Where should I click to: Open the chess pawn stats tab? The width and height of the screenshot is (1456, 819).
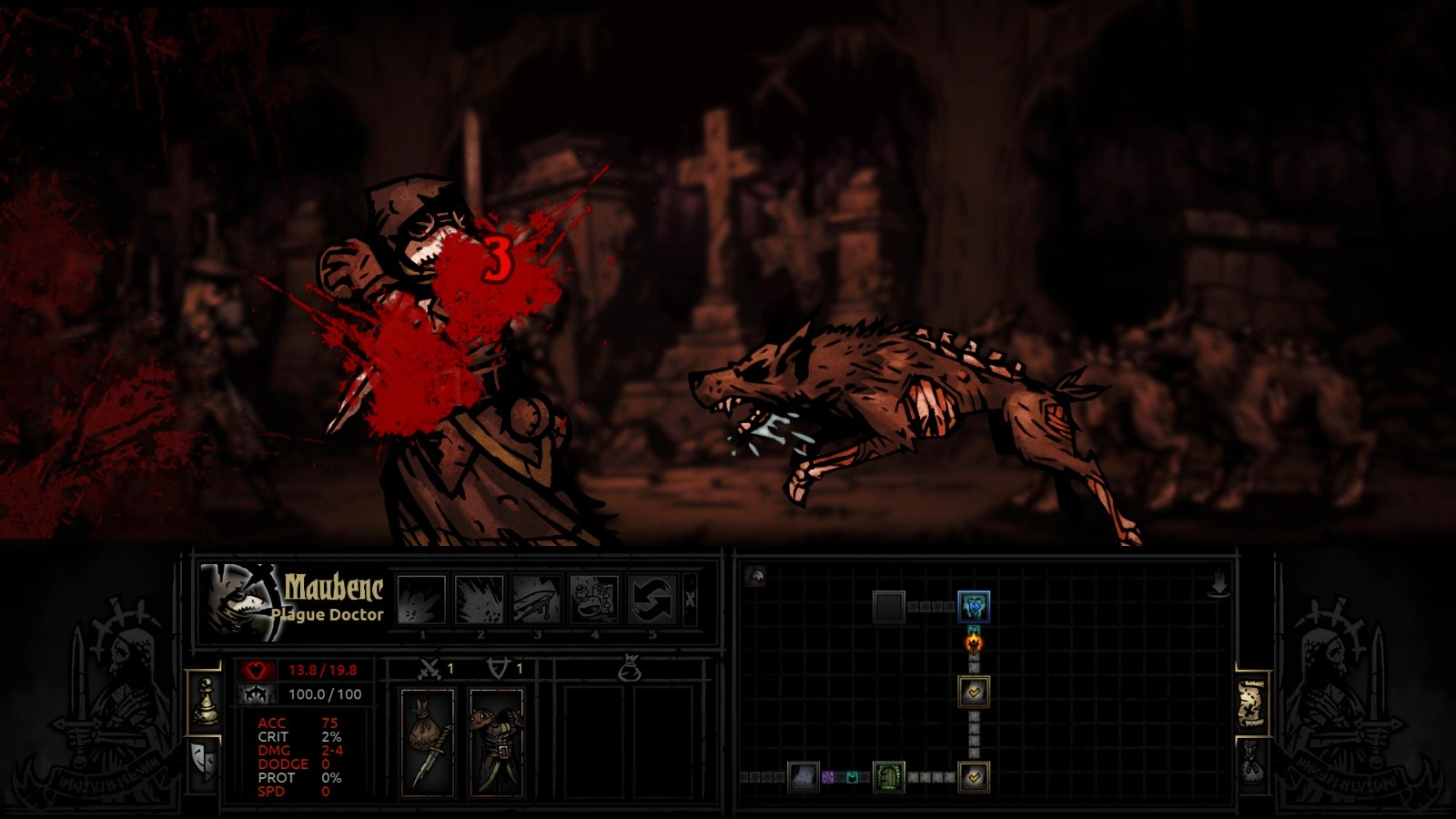(206, 701)
